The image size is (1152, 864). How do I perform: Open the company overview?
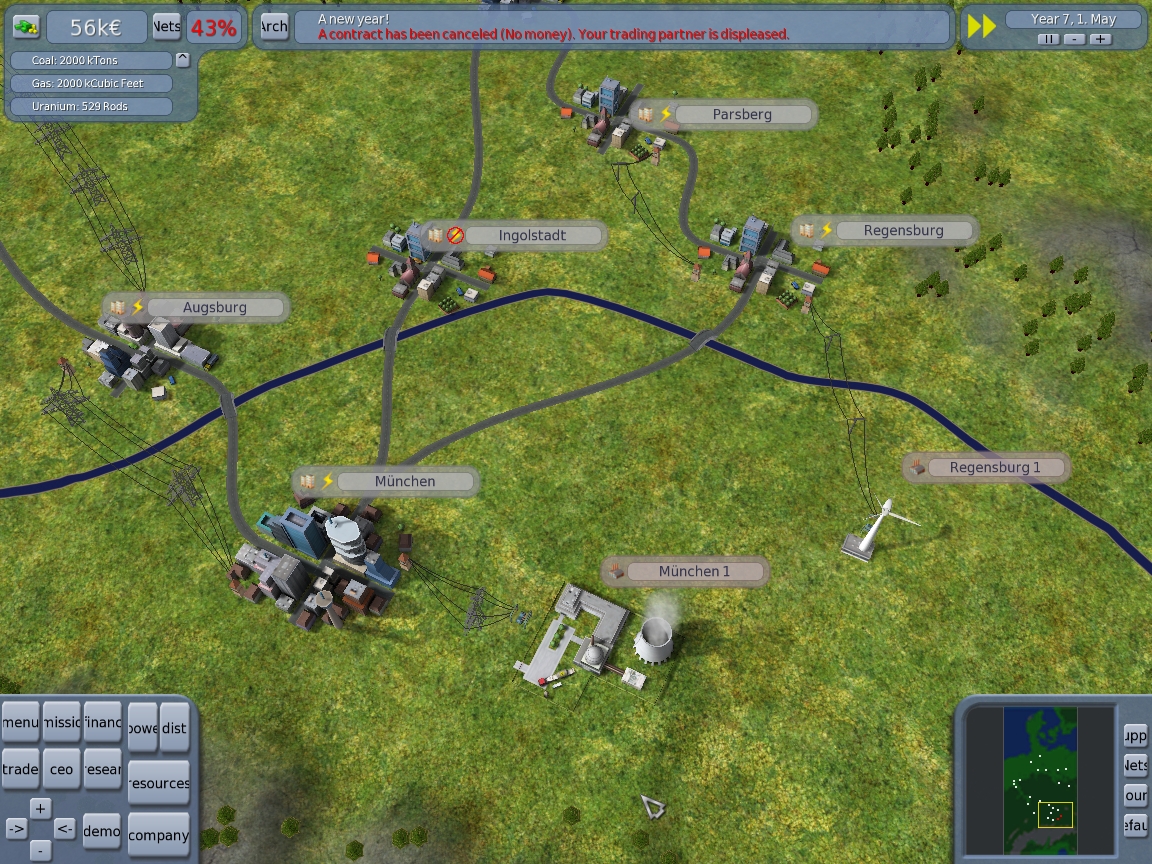click(159, 835)
